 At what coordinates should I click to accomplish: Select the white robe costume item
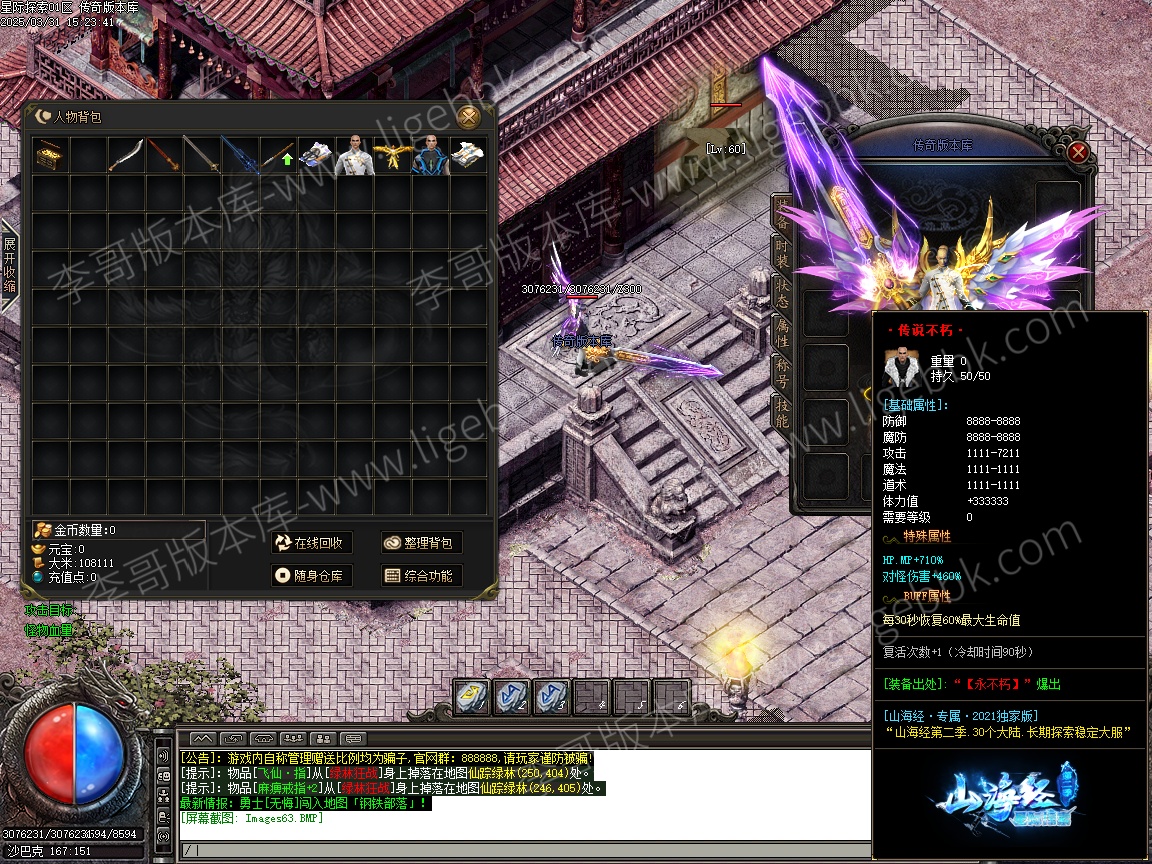(354, 156)
